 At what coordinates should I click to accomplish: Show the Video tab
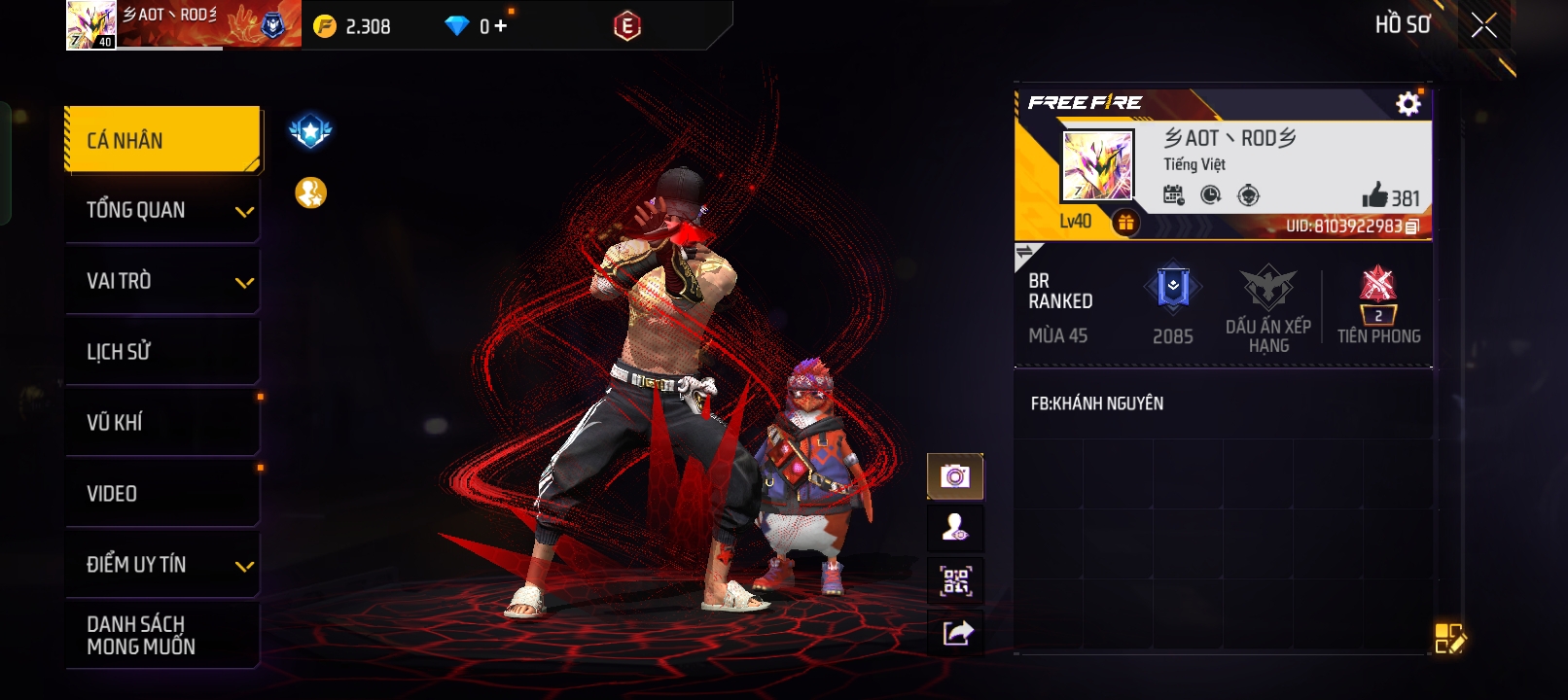[161, 493]
